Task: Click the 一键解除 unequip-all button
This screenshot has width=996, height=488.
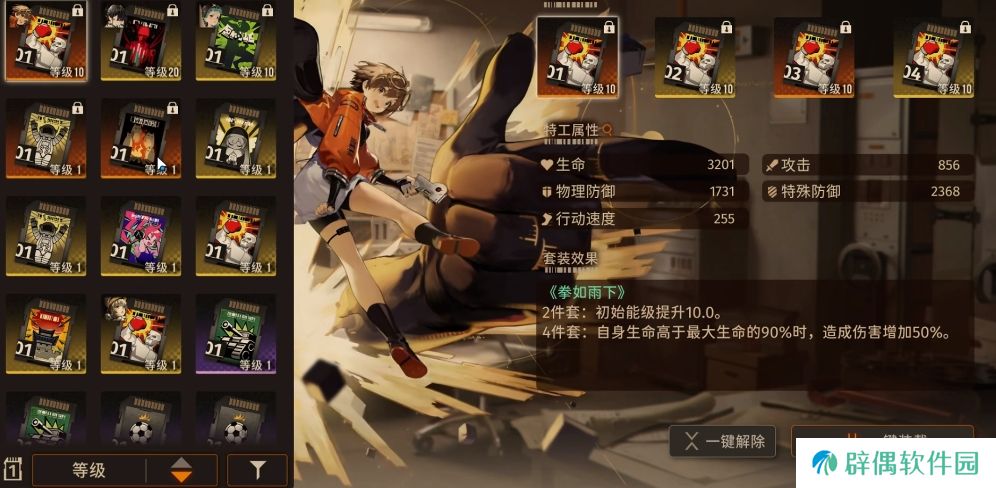Action: (x=725, y=441)
